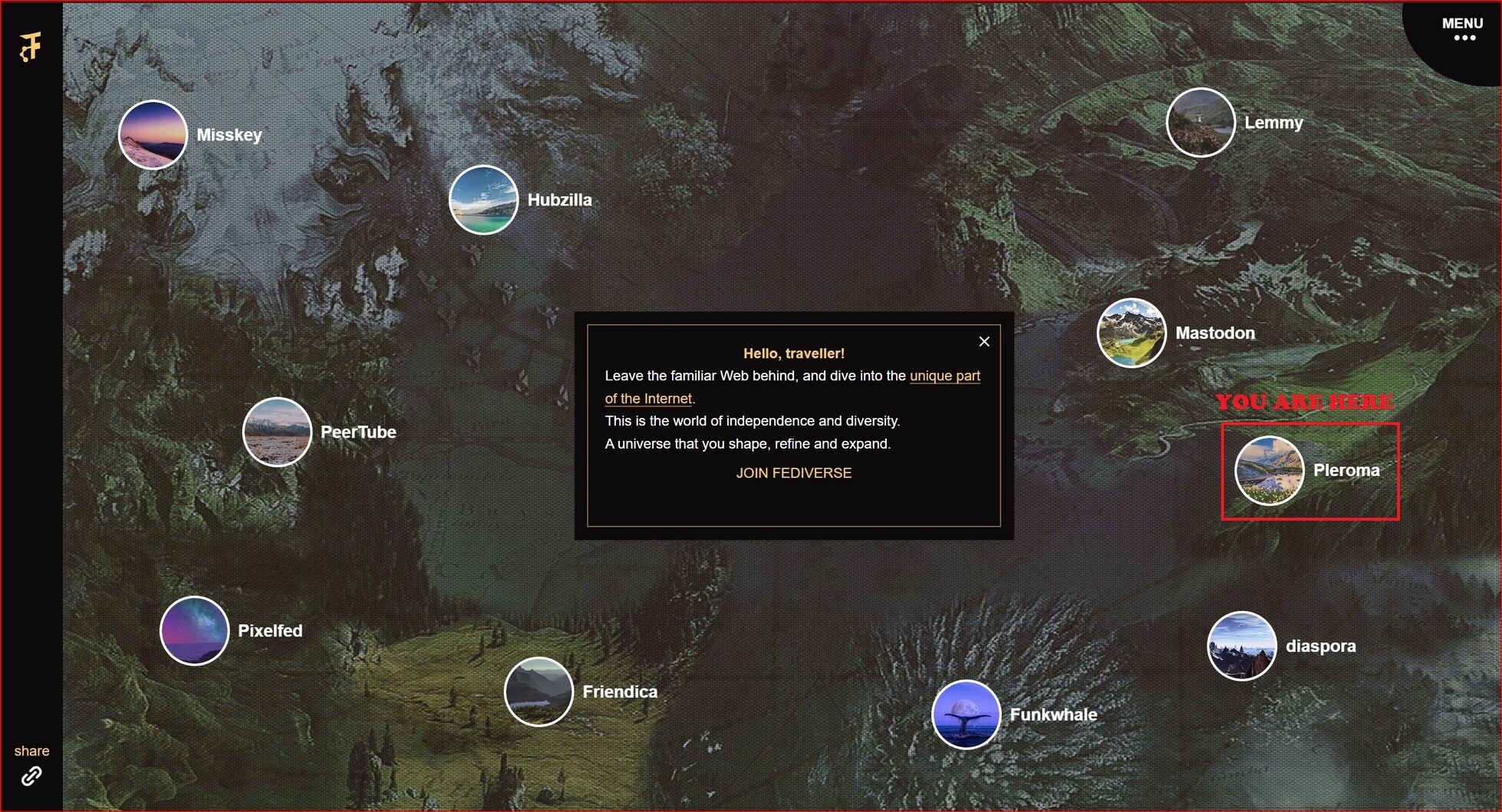Open the MENU in the corner
Screen dimensions: 1502x812
point(1462,29)
